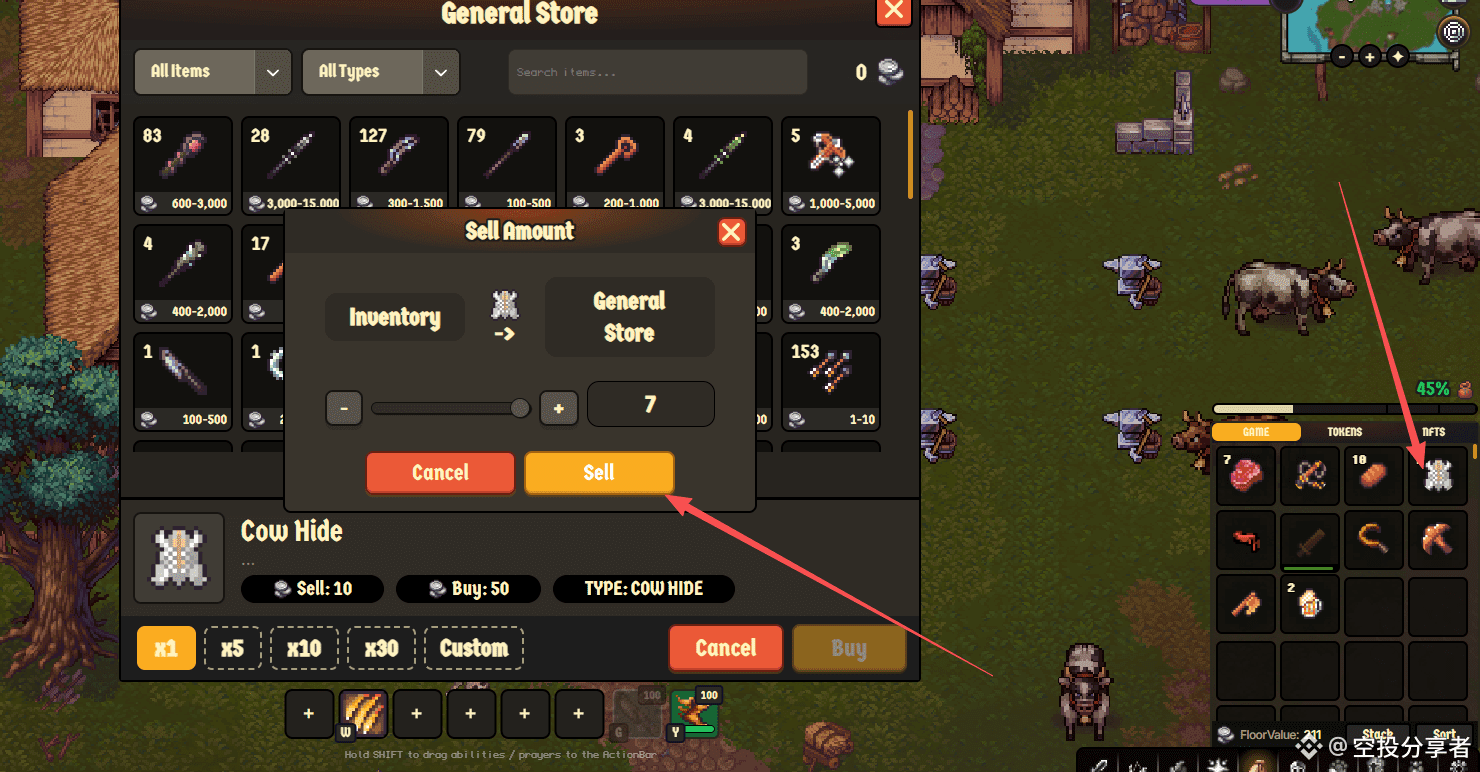Choose the x10 quantity multiplier
The height and width of the screenshot is (772, 1480).
click(304, 648)
